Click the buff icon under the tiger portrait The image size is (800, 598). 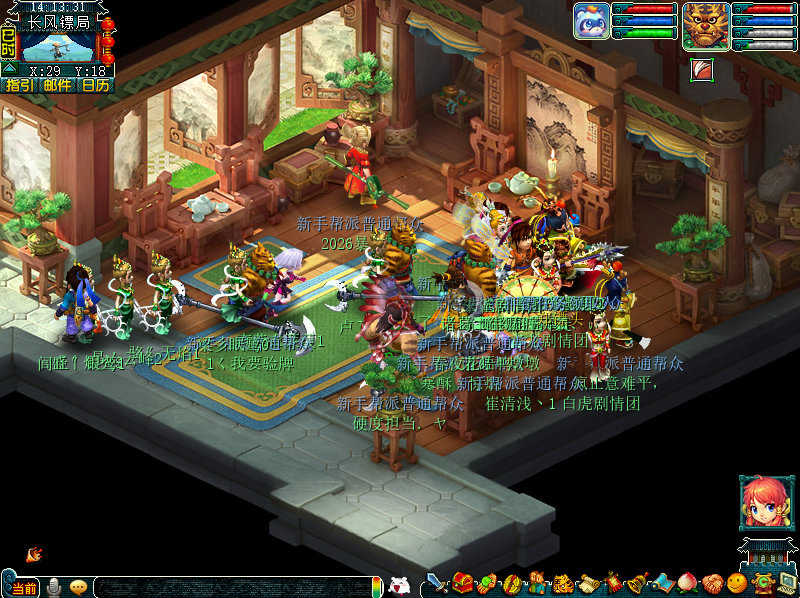tap(701, 69)
